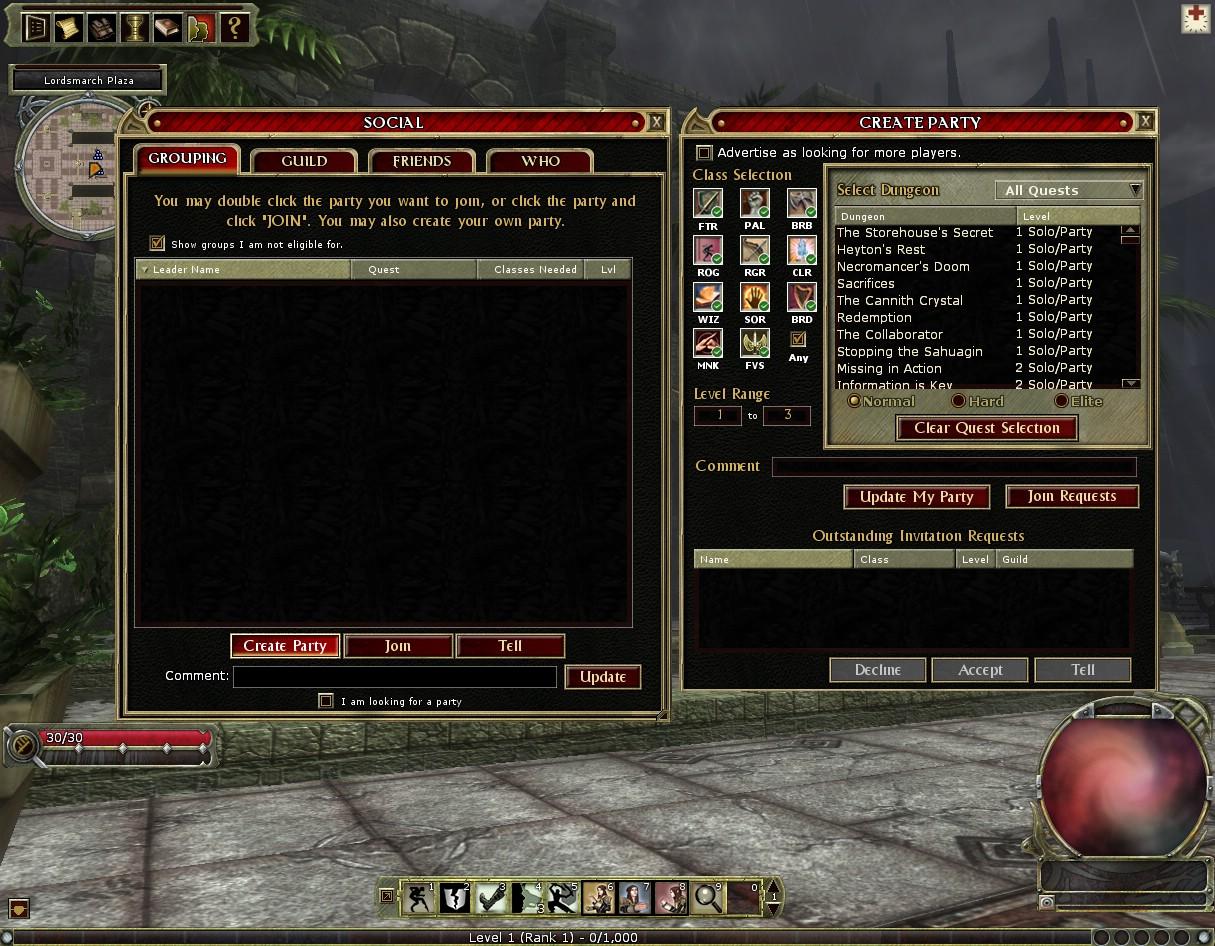Select Necromancer's Doom from dungeon list

pyautogui.click(x=903, y=267)
